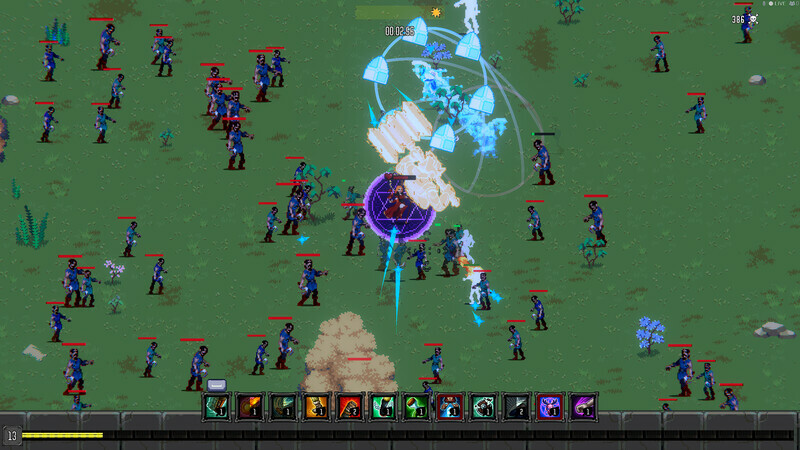Choose the dark green swirl skill icon

[x=282, y=406]
